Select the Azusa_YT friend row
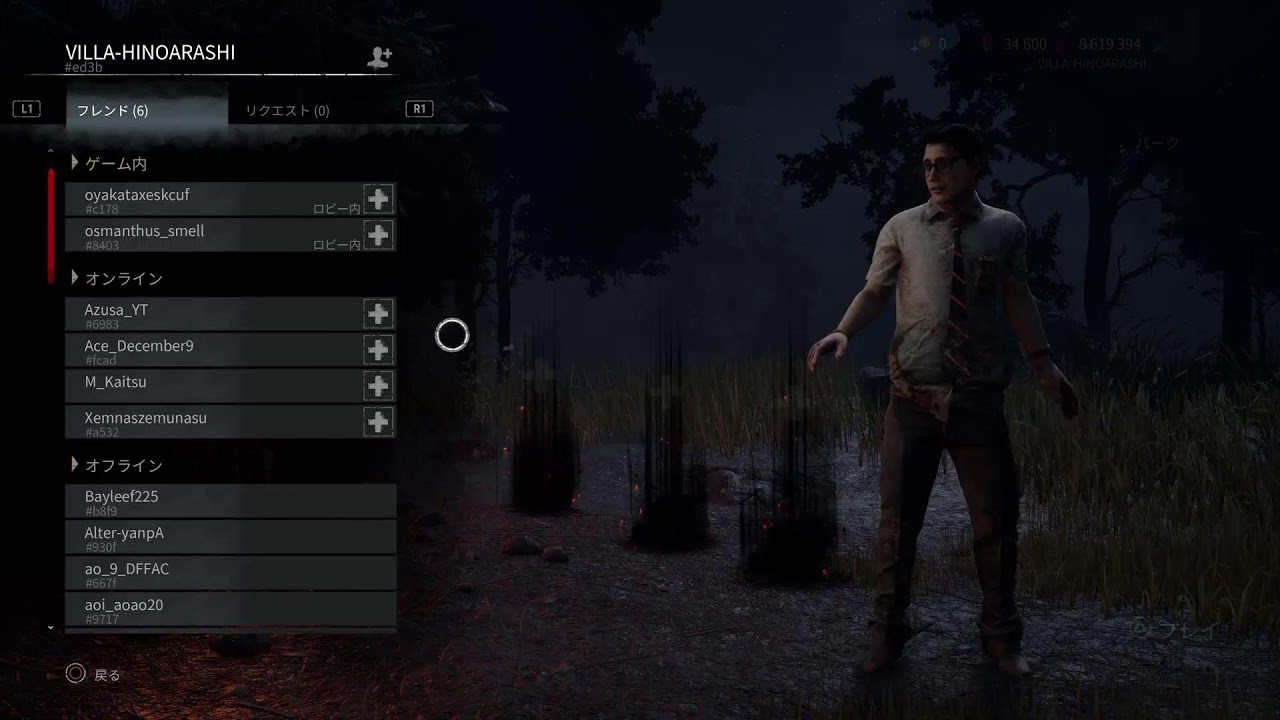1280x720 pixels. (212, 314)
